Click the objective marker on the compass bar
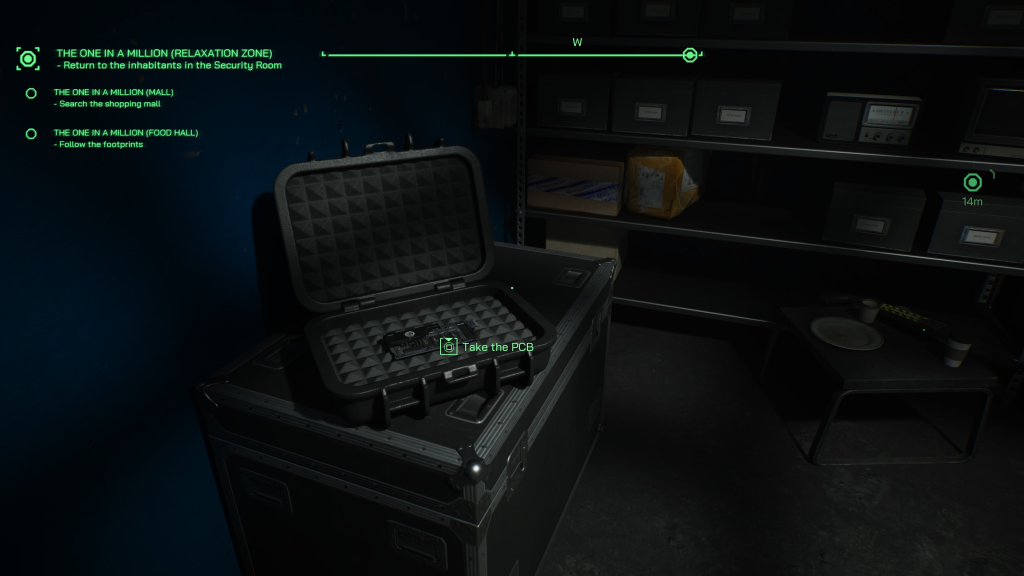This screenshot has height=576, width=1024. pos(689,55)
